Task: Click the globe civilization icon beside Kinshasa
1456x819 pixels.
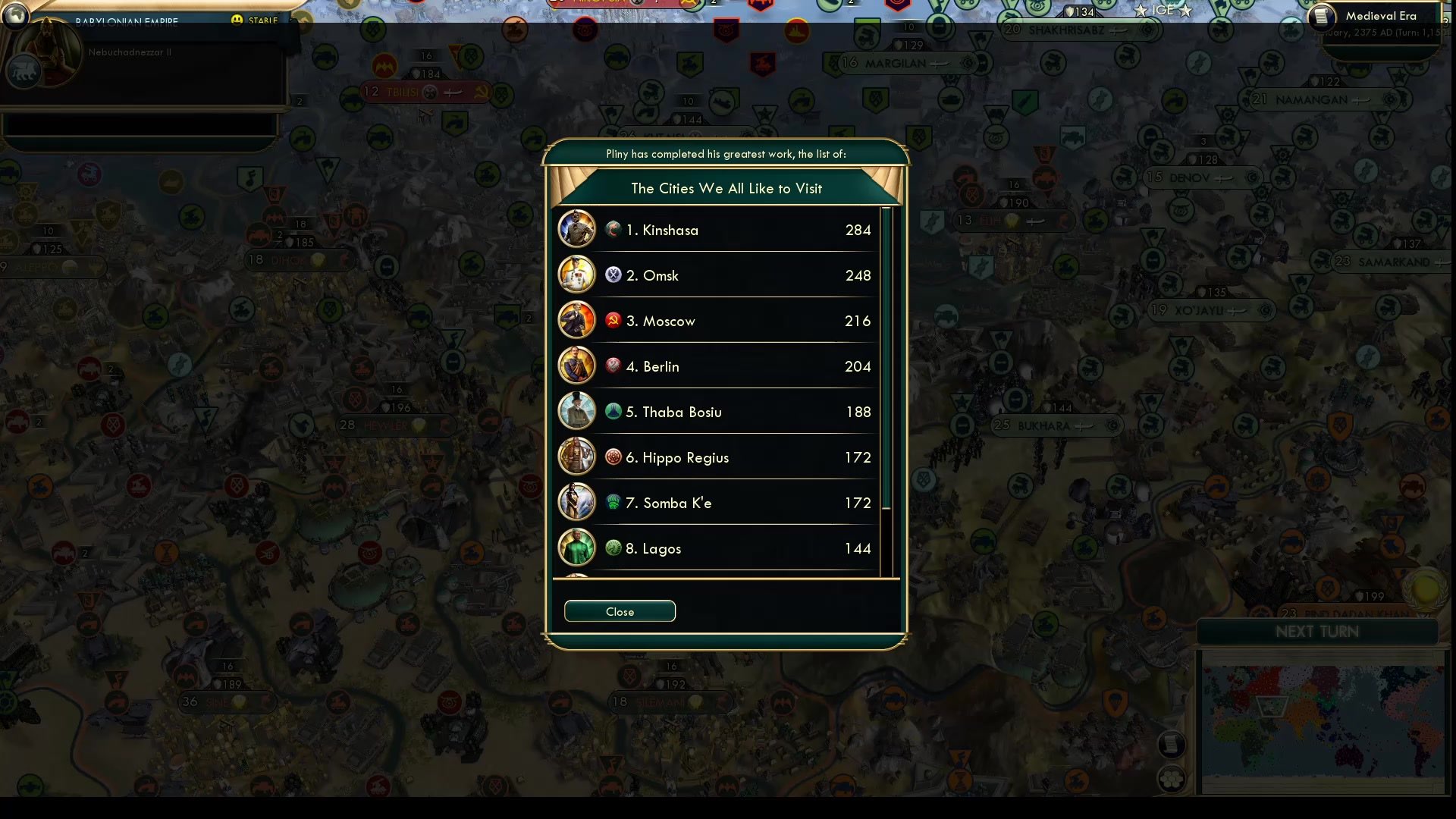Action: (613, 230)
